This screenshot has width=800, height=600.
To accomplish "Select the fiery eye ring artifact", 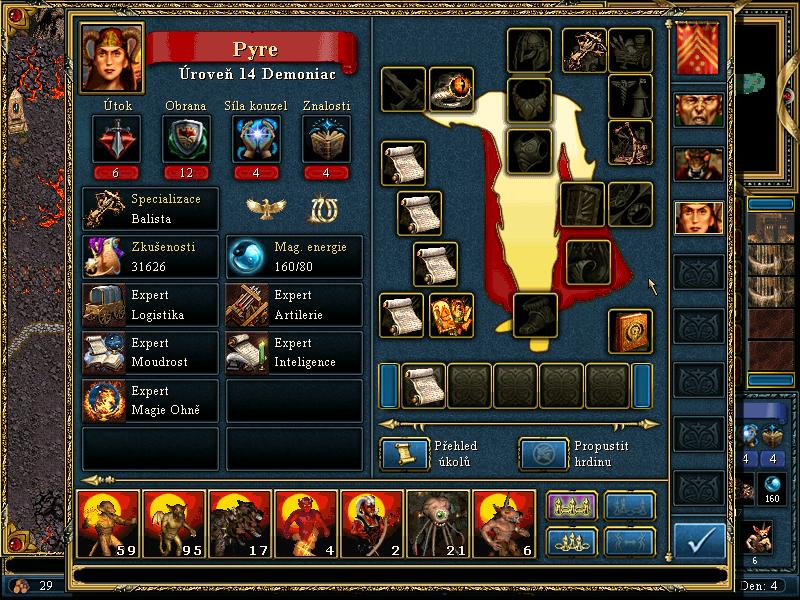I will [451, 90].
